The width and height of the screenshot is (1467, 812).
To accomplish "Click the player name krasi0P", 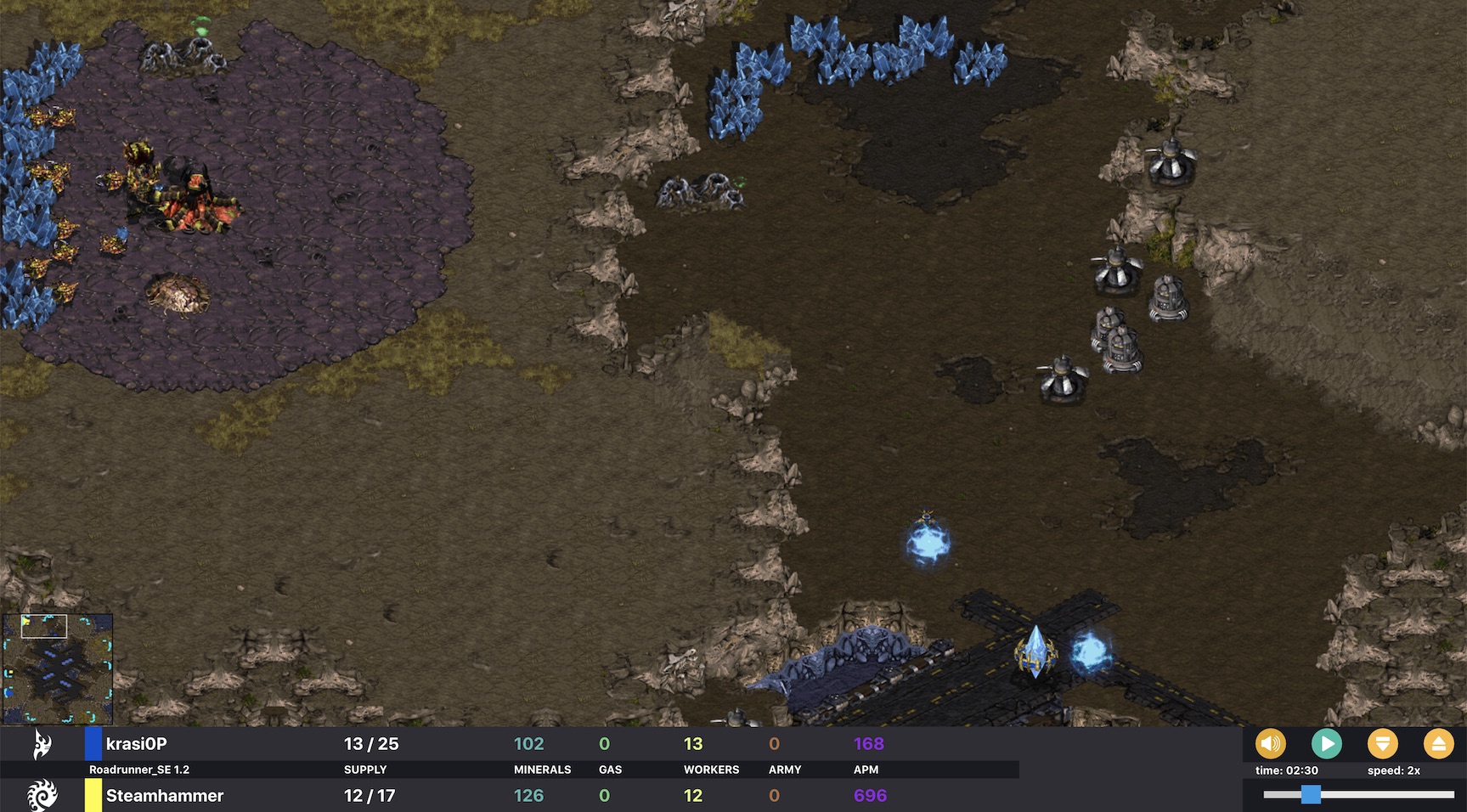I will pos(138,742).
